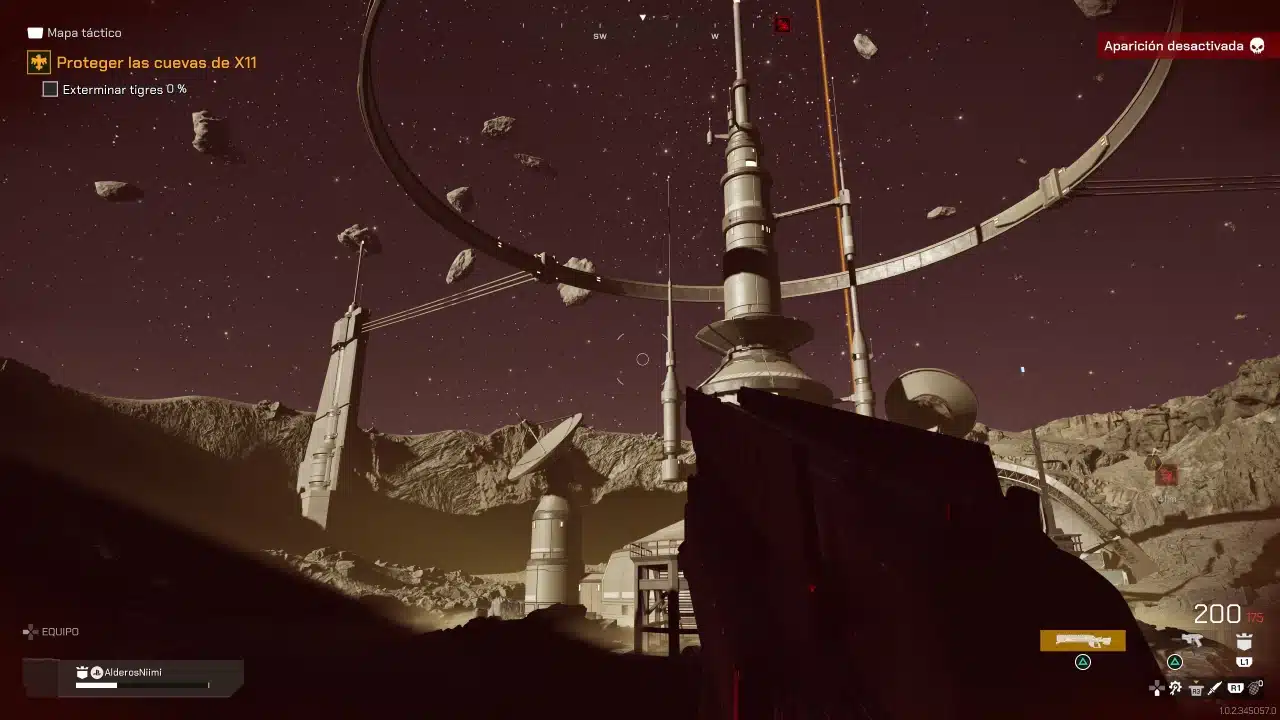Select the highlighted primary rifle slot
Image resolution: width=1280 pixels, height=720 pixels.
coord(1082,640)
